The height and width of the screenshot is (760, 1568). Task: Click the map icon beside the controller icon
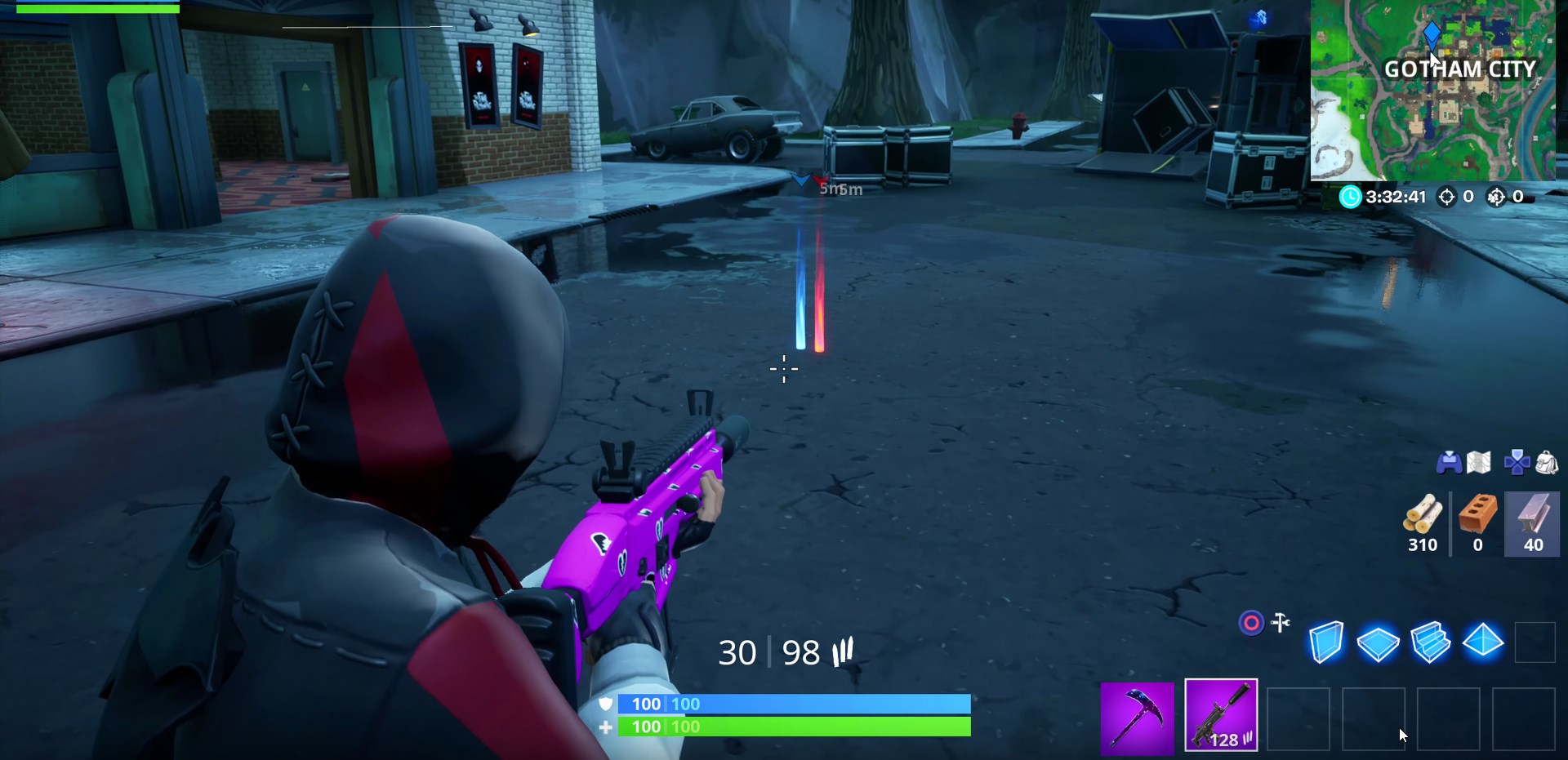(x=1479, y=461)
